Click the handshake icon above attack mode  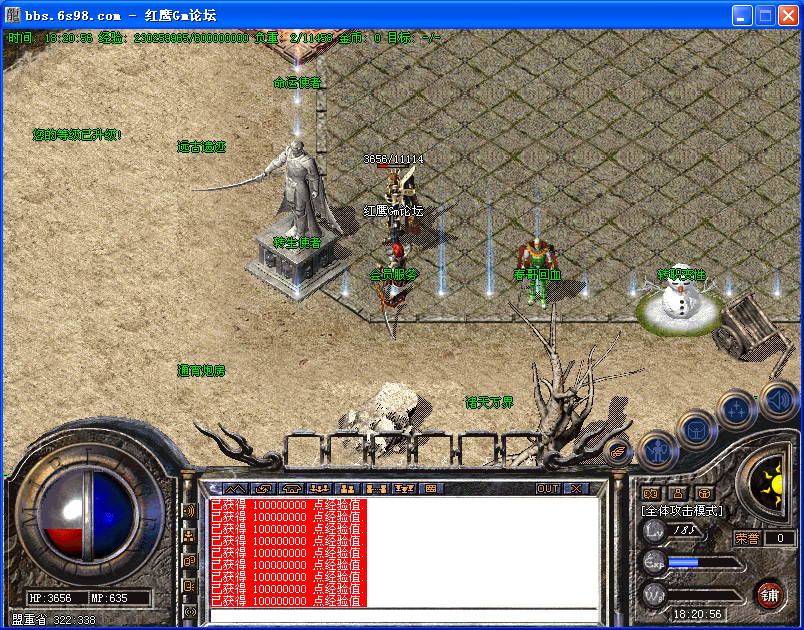651,492
